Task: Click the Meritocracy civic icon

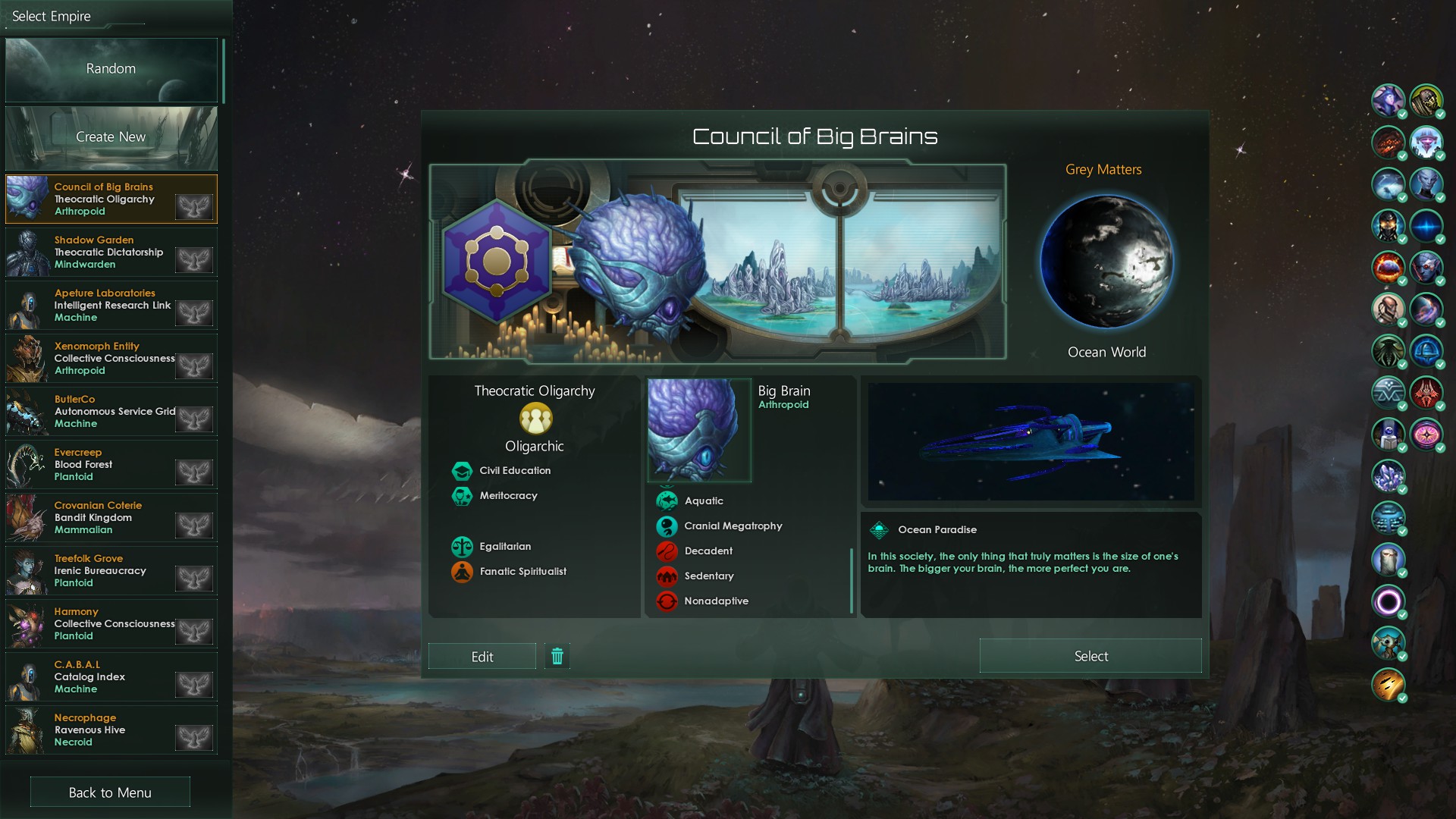Action: point(463,495)
